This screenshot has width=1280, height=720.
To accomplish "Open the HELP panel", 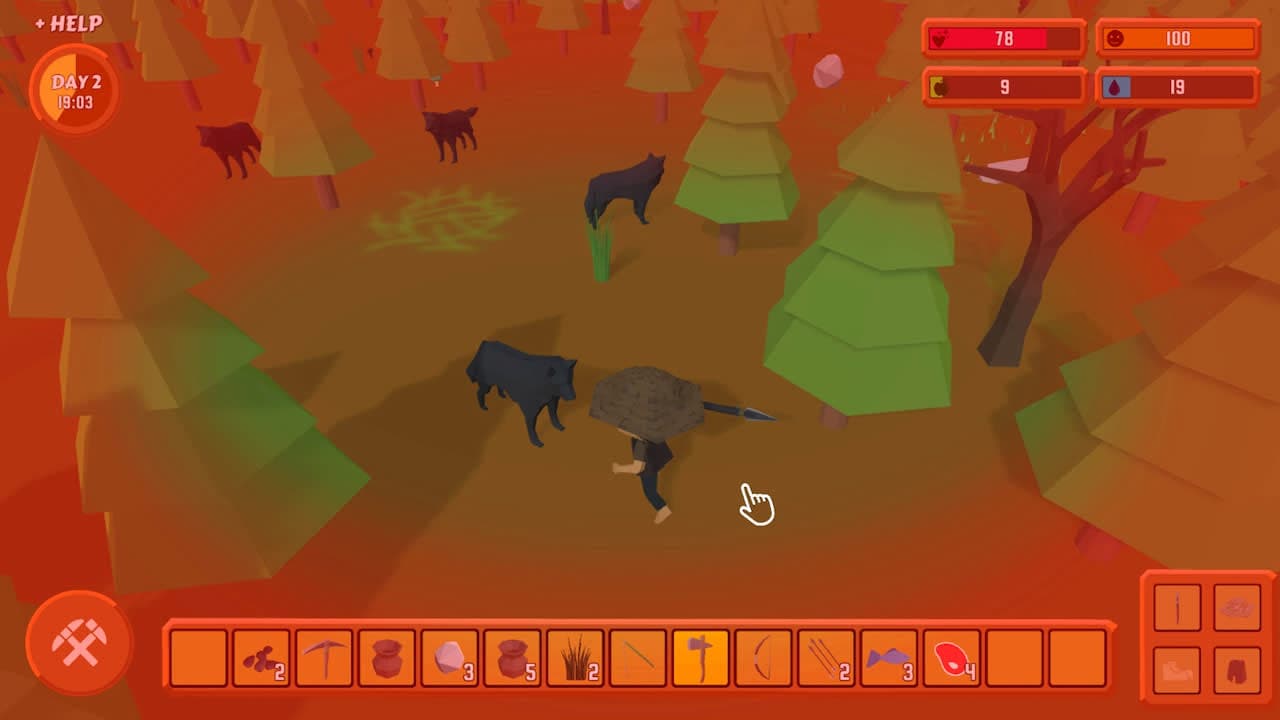I will point(67,22).
